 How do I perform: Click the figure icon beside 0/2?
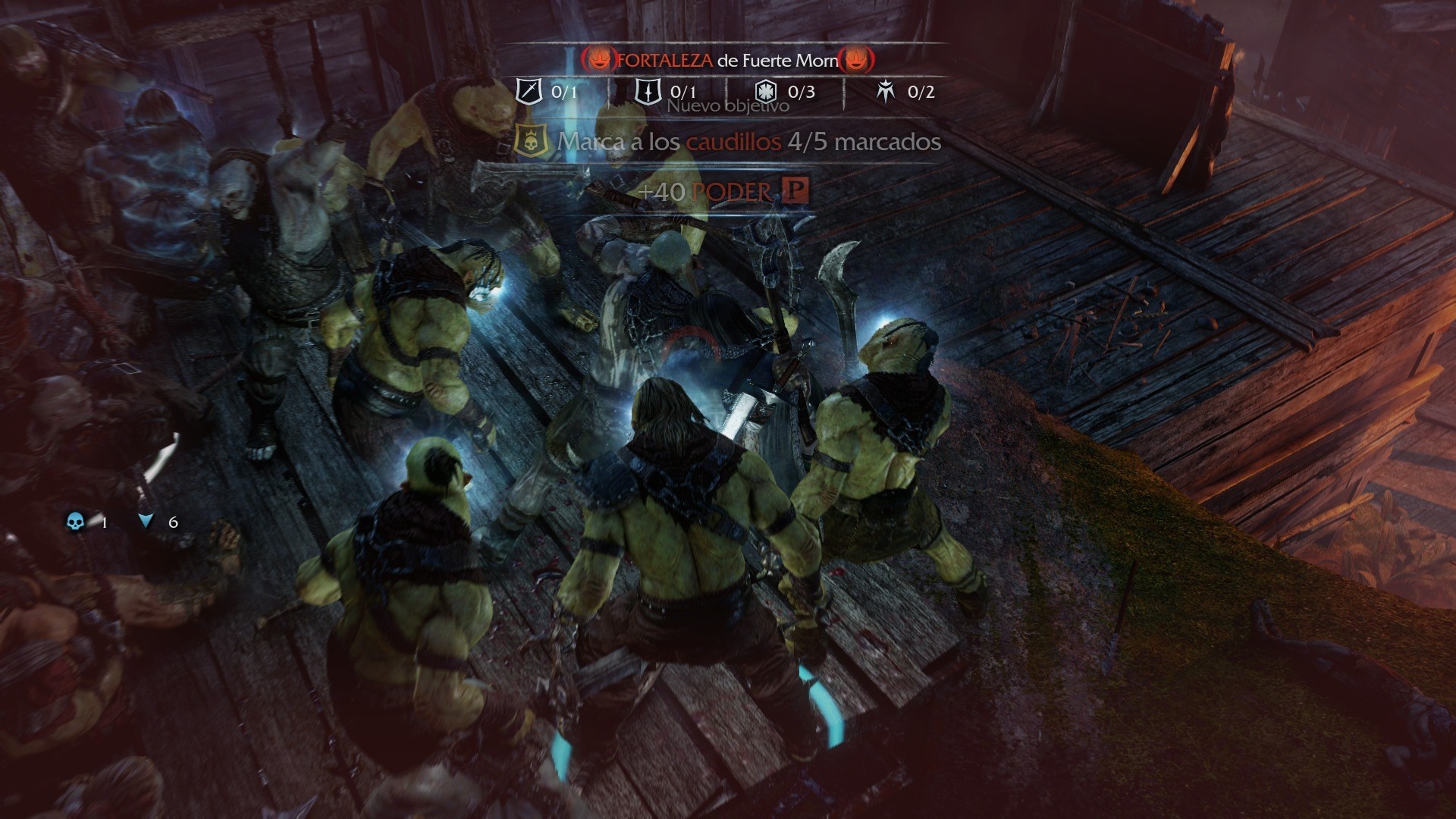click(885, 92)
